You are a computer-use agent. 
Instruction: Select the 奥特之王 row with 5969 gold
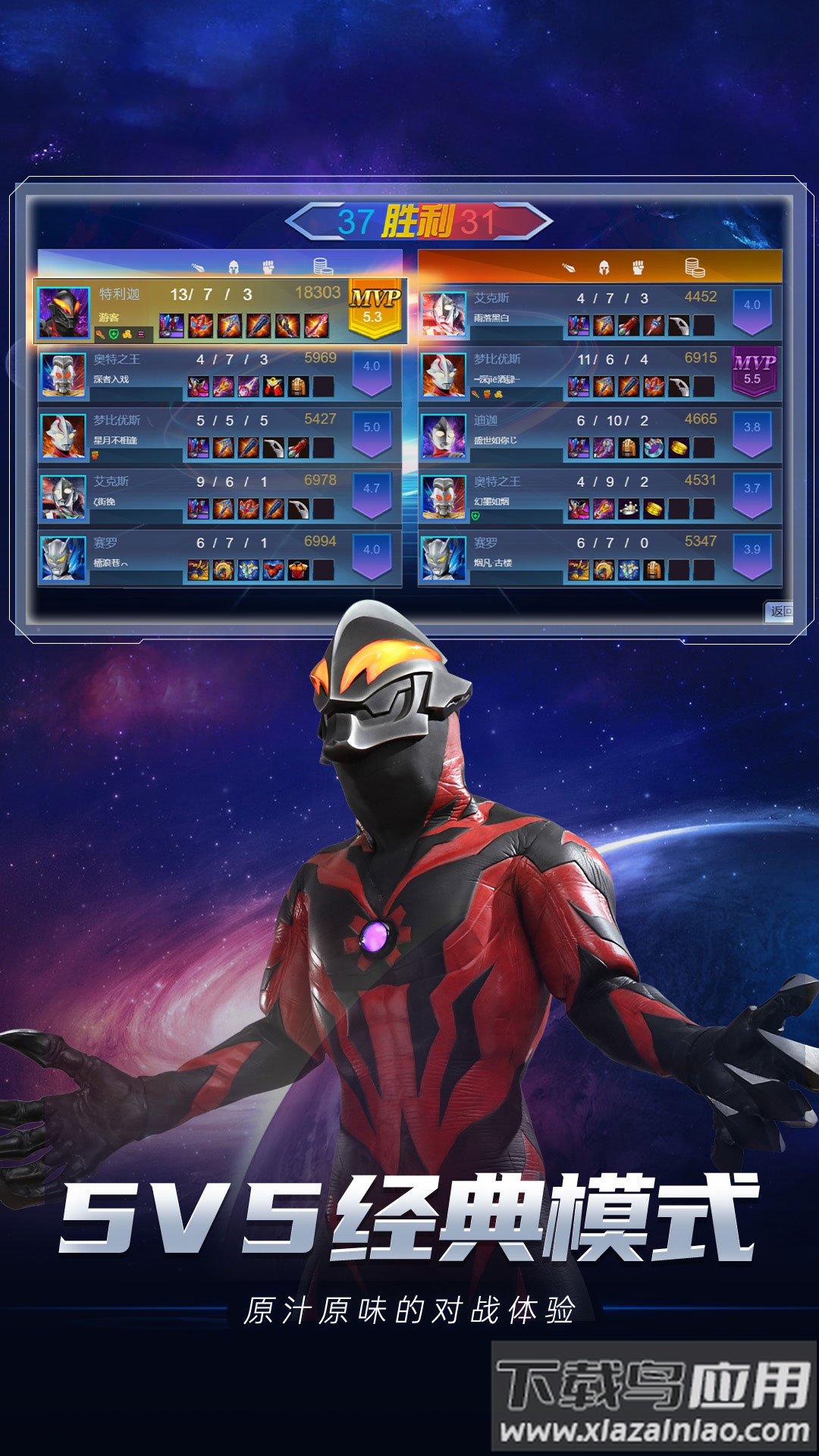(x=220, y=374)
